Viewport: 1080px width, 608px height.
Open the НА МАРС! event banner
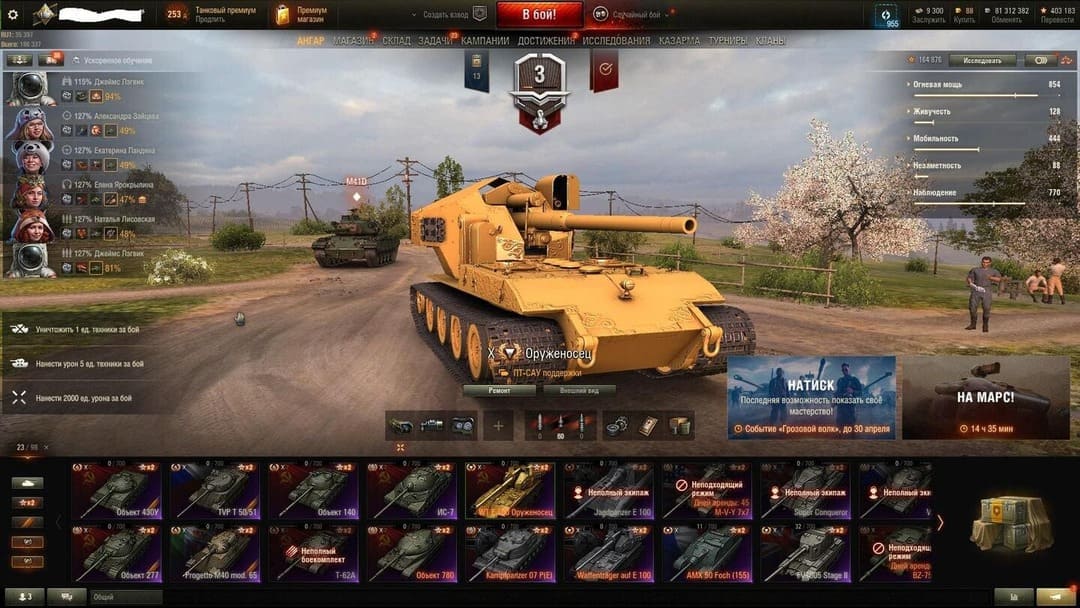coord(985,397)
